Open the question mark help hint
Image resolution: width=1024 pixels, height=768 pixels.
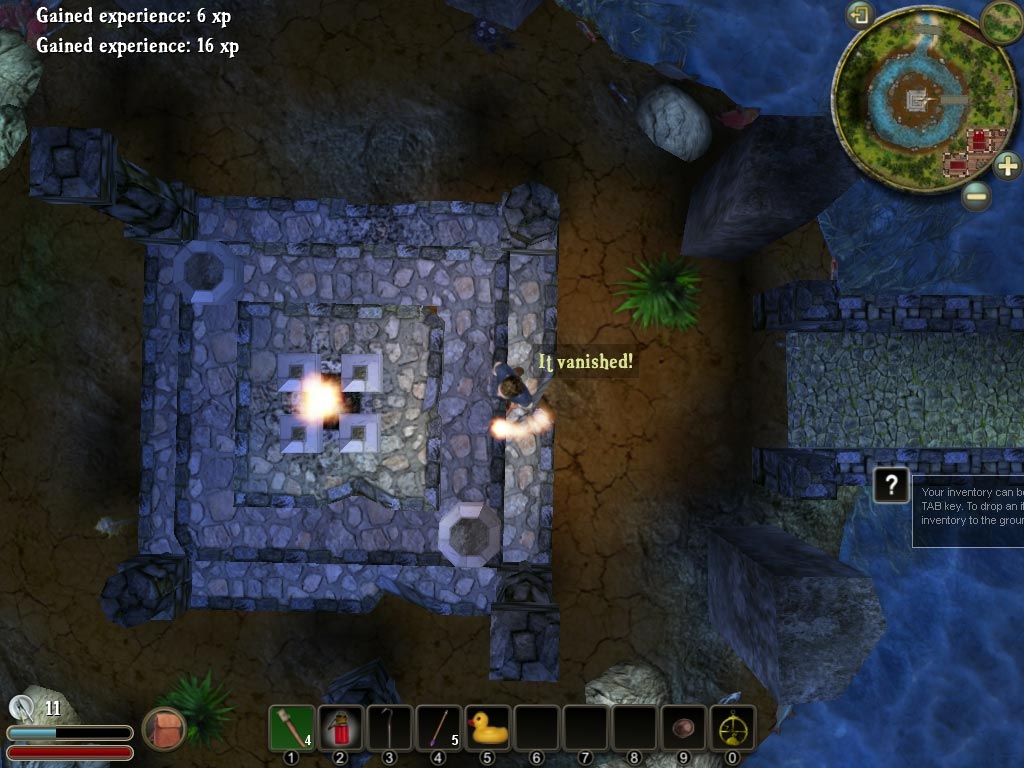point(890,485)
